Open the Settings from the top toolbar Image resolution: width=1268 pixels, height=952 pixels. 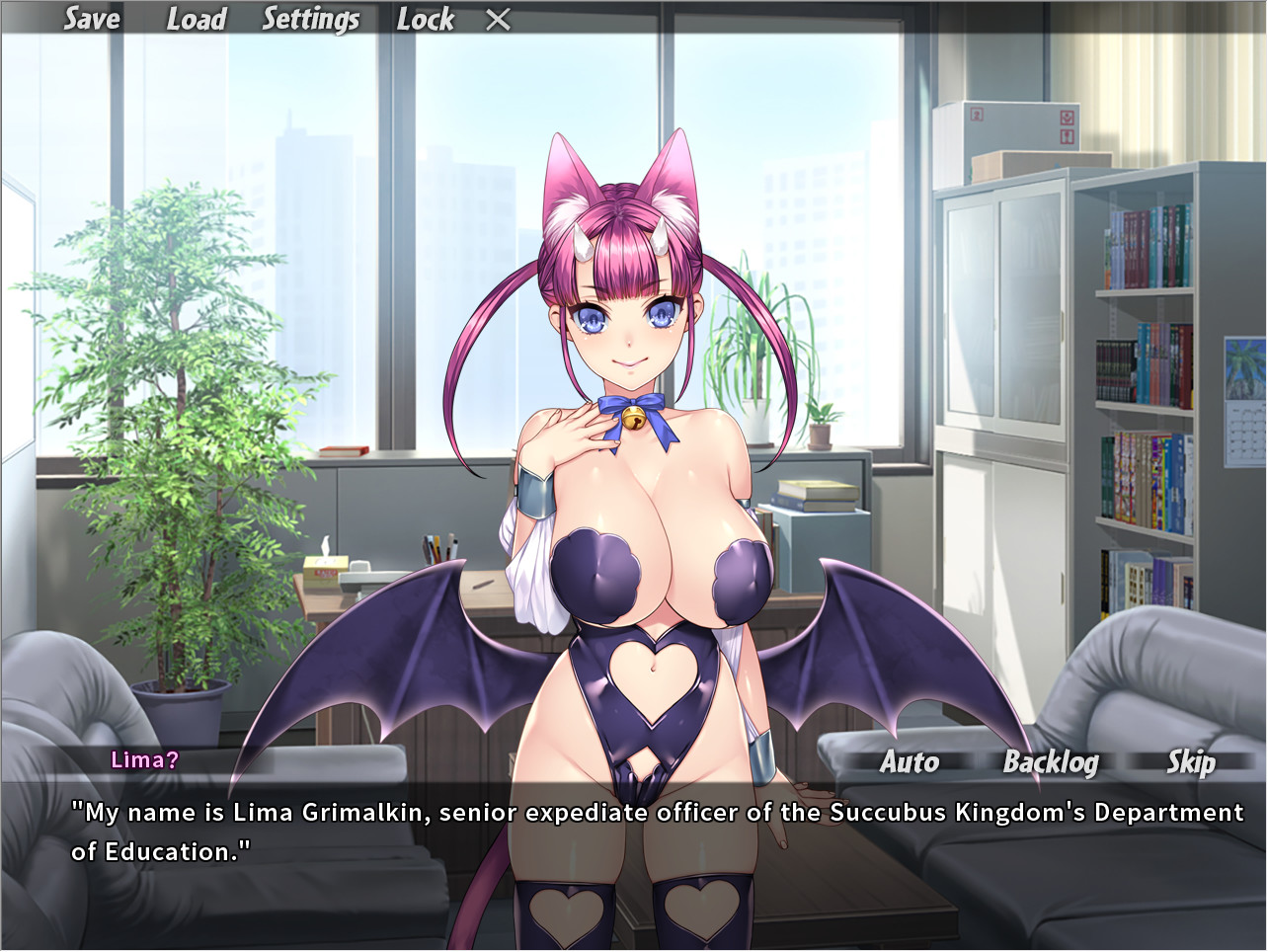[x=311, y=19]
